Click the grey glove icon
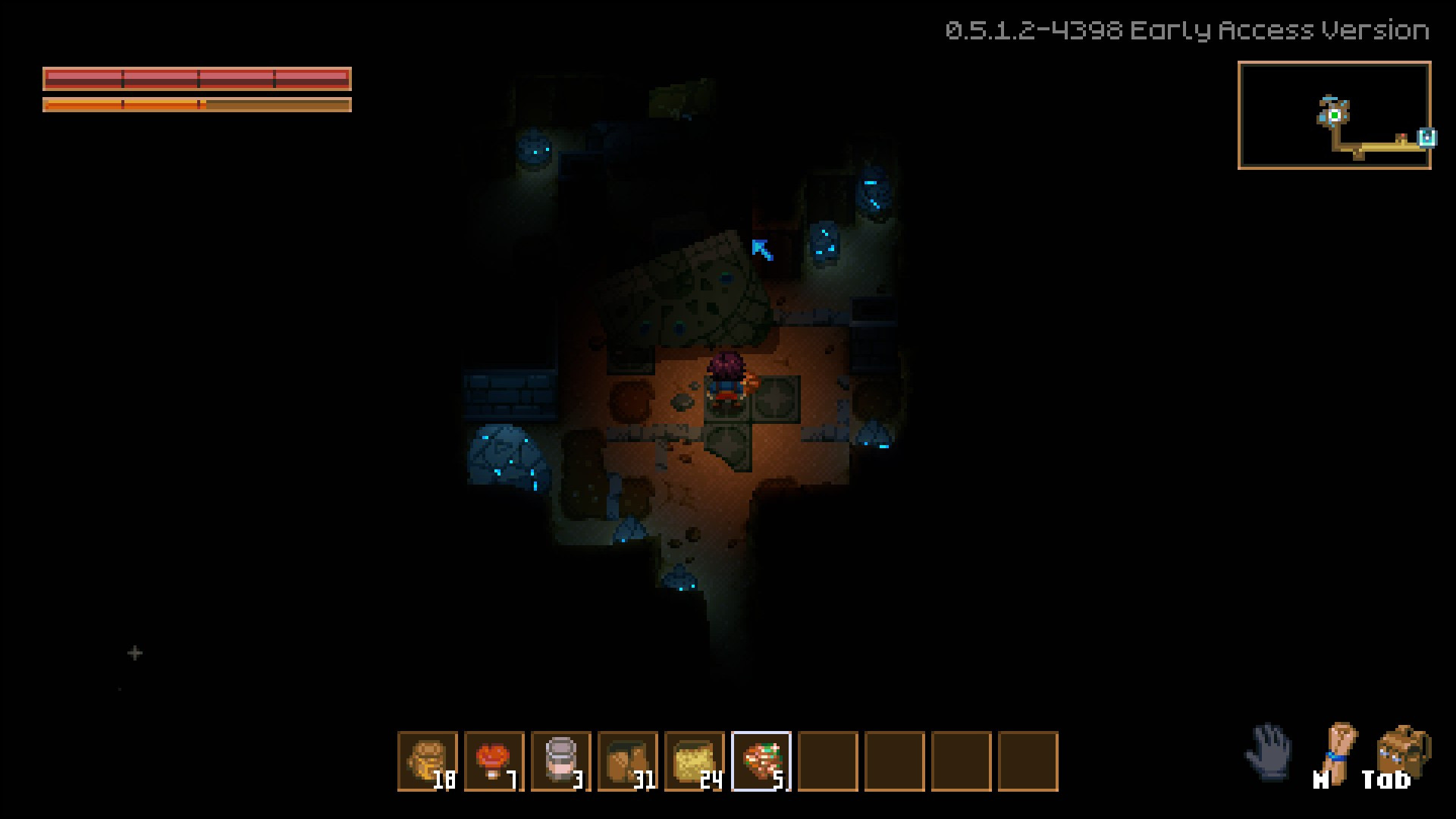The width and height of the screenshot is (1456, 819). [x=1269, y=752]
